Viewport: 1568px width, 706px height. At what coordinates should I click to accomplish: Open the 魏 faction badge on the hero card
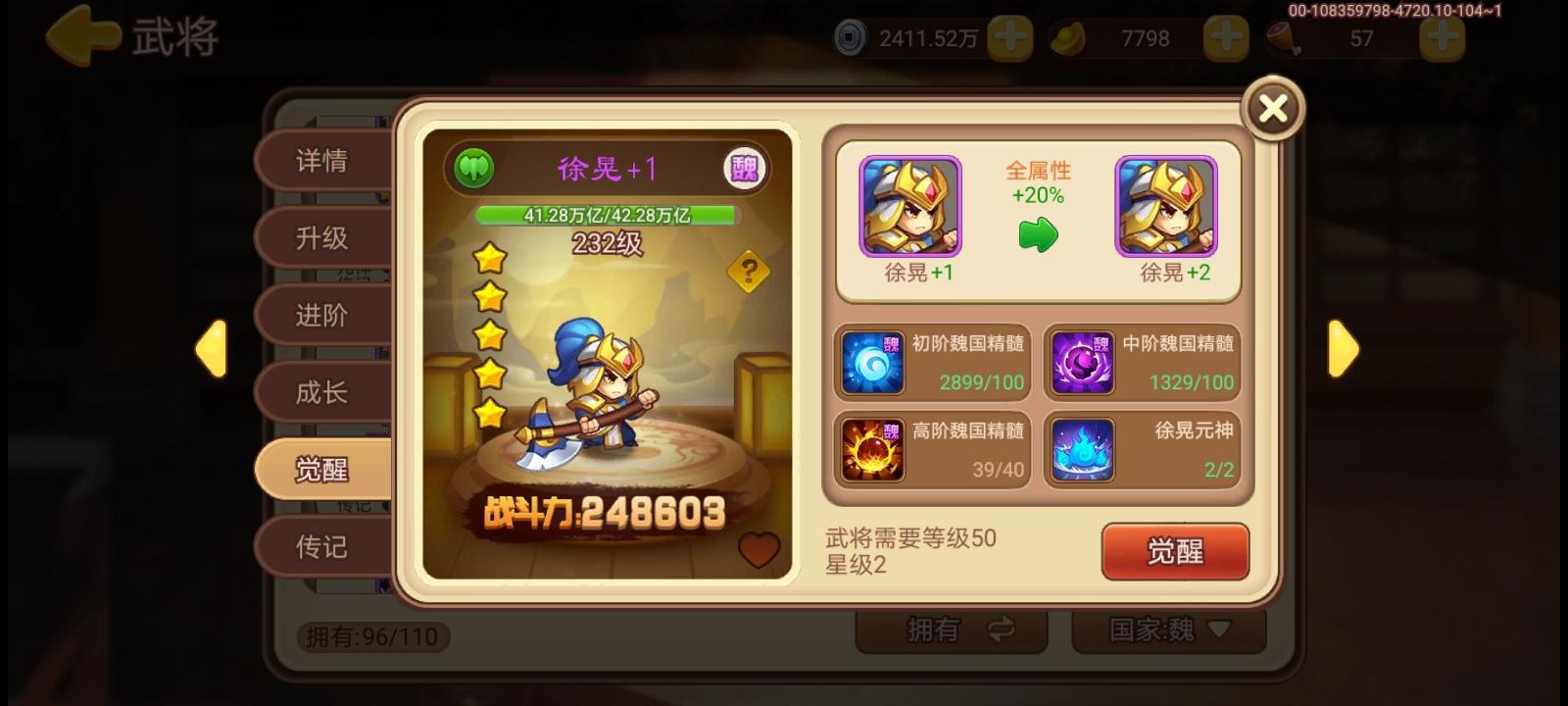(747, 168)
